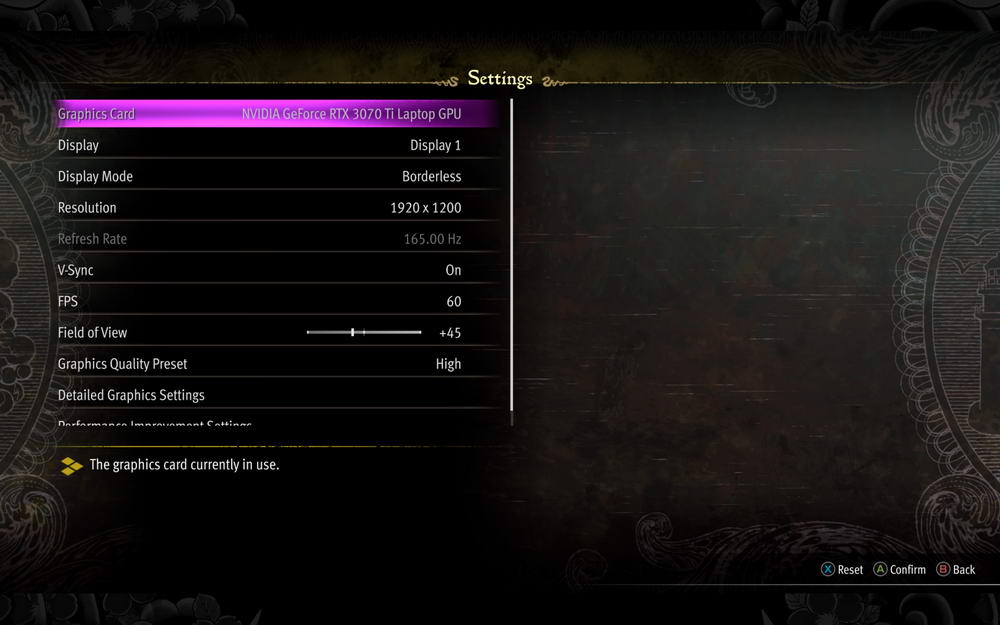Choose the FPS limit row
This screenshot has width=1000, height=625.
[x=260, y=301]
